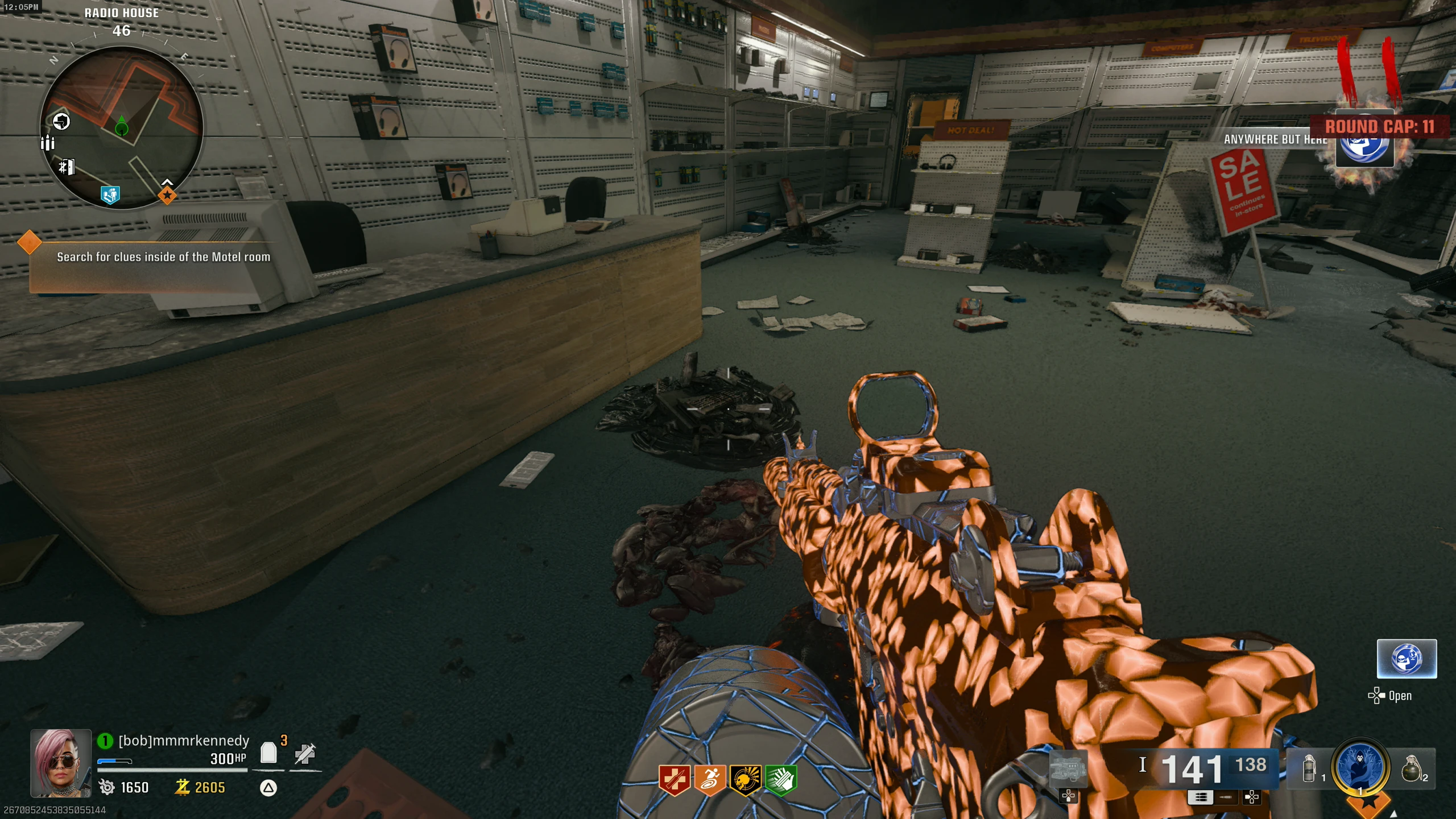Click the Anywhere But Here gobblegum icon

(x=1364, y=142)
